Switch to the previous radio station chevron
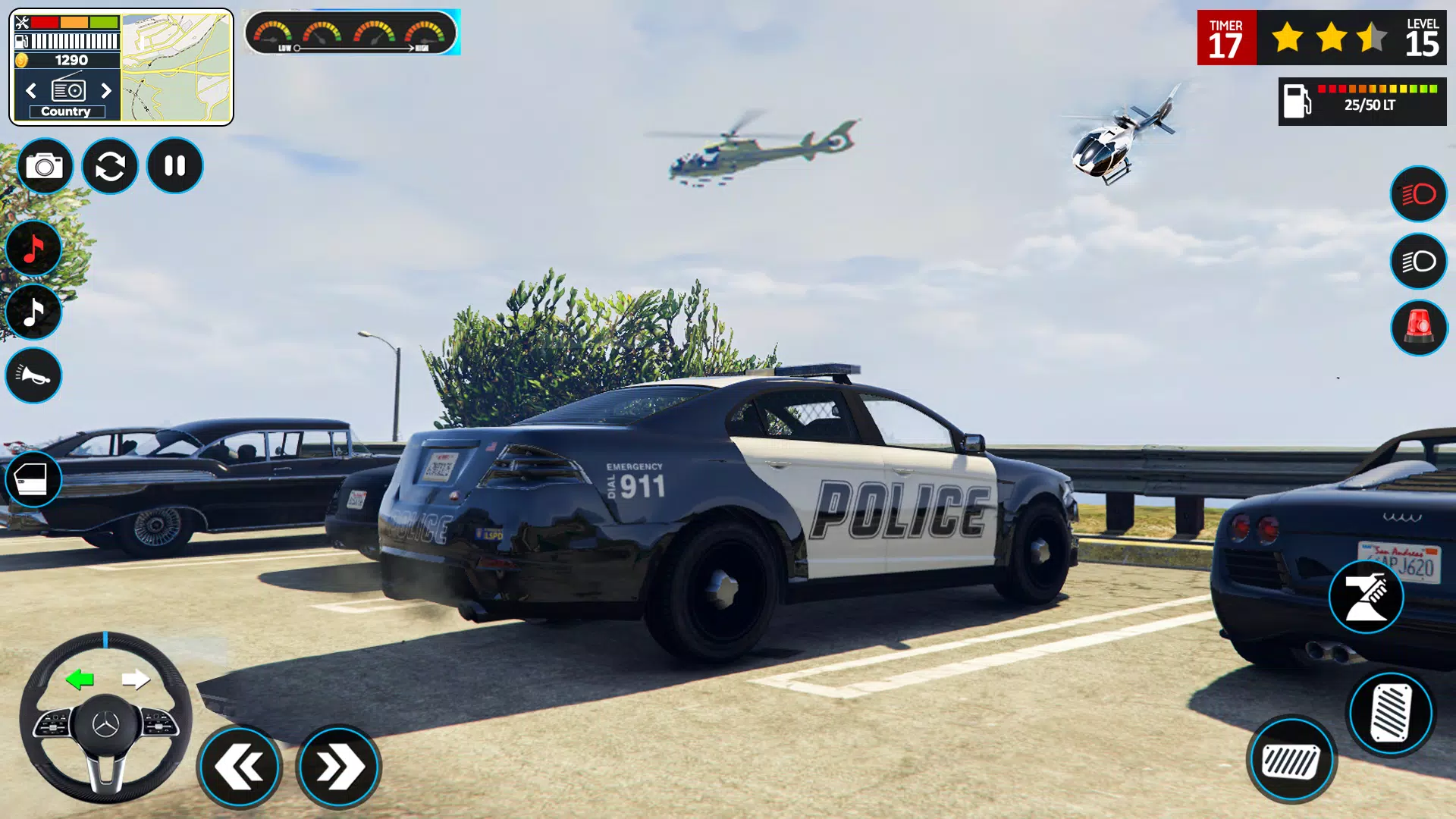The width and height of the screenshot is (1456, 819). pyautogui.click(x=30, y=90)
